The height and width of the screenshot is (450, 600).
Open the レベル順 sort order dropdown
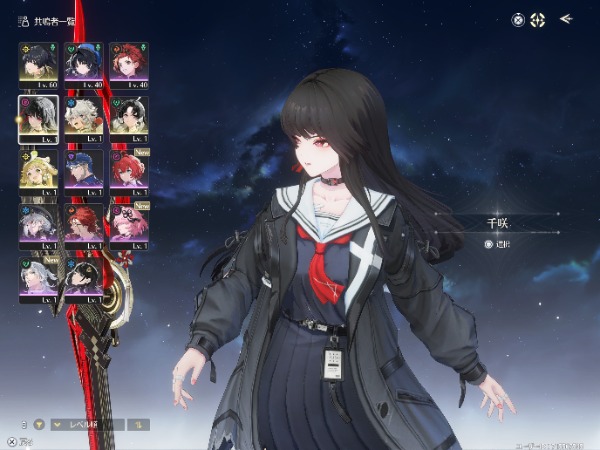pyautogui.click(x=90, y=424)
